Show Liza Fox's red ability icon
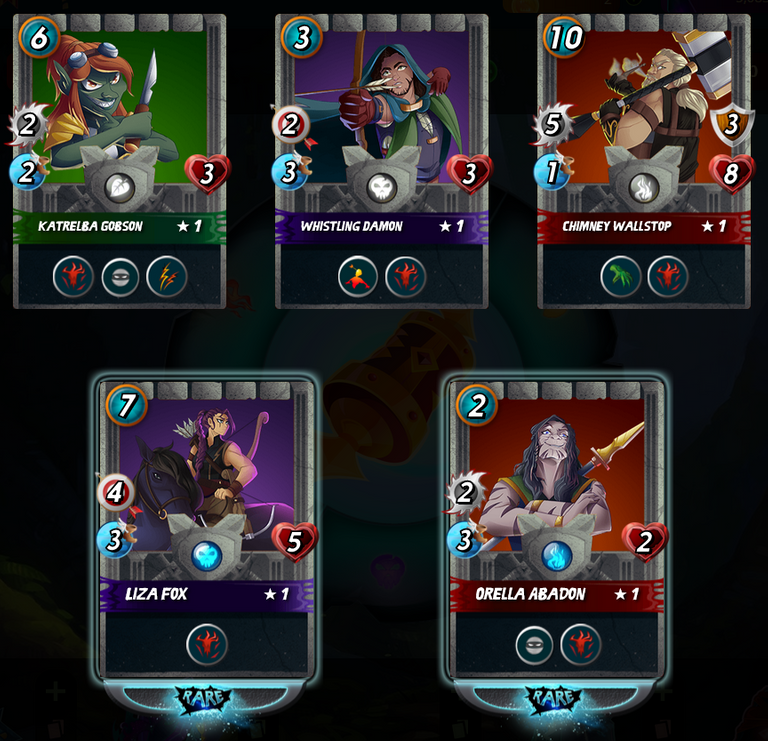This screenshot has height=741, width=768. pos(207,645)
